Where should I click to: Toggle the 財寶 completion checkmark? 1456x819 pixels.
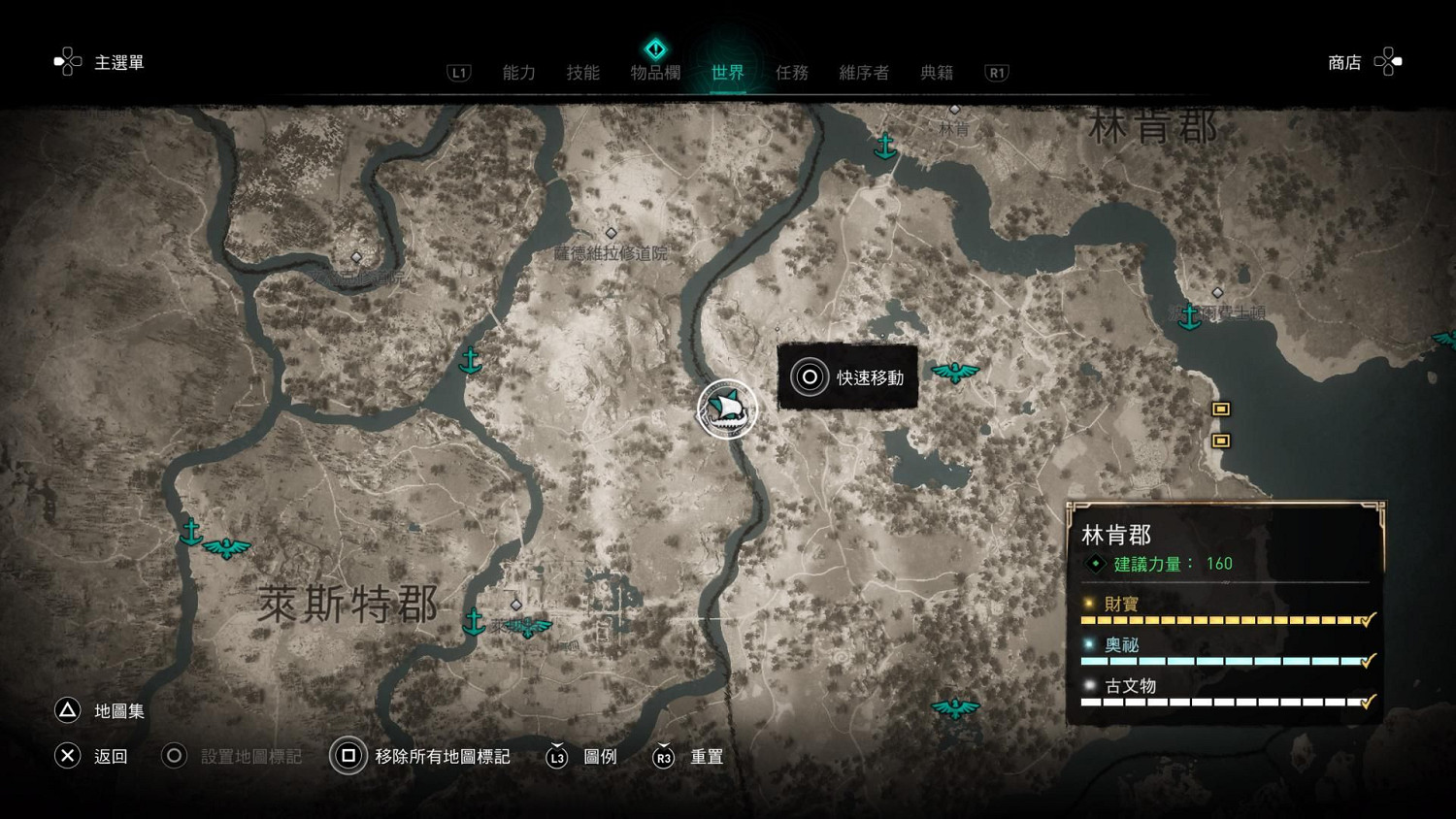click(x=1369, y=618)
